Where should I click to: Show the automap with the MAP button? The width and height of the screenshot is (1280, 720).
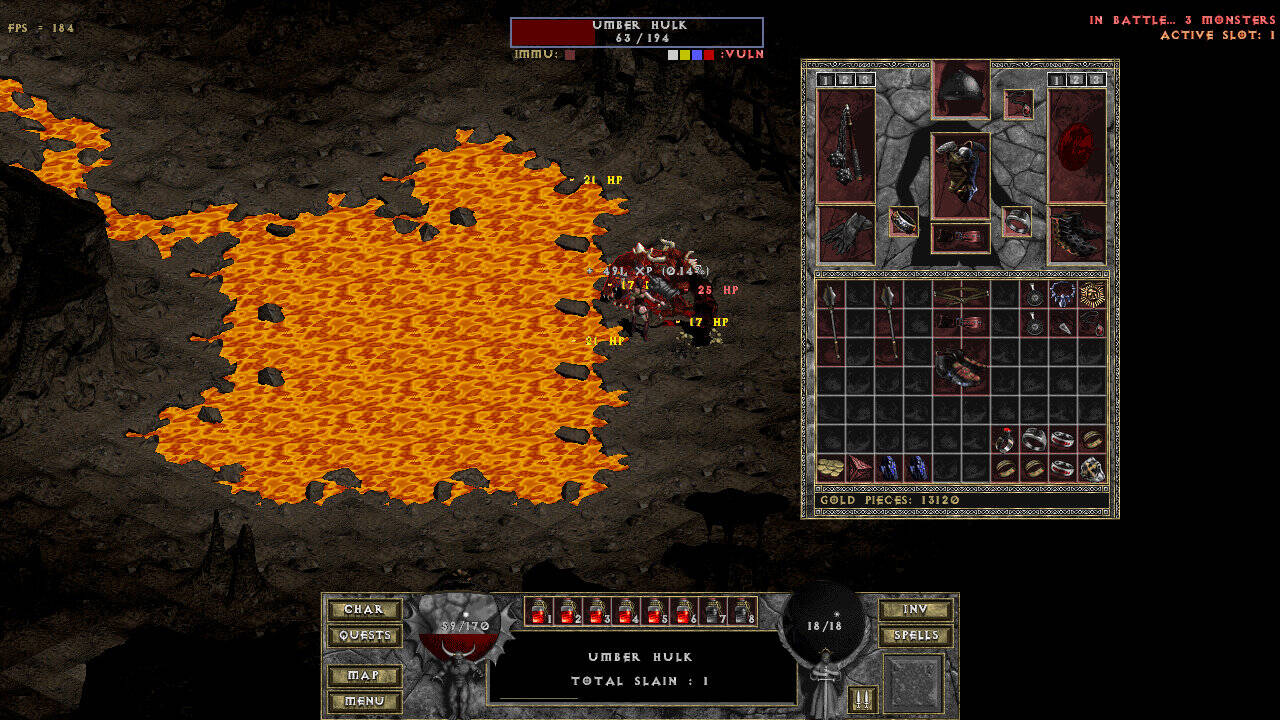tap(364, 676)
